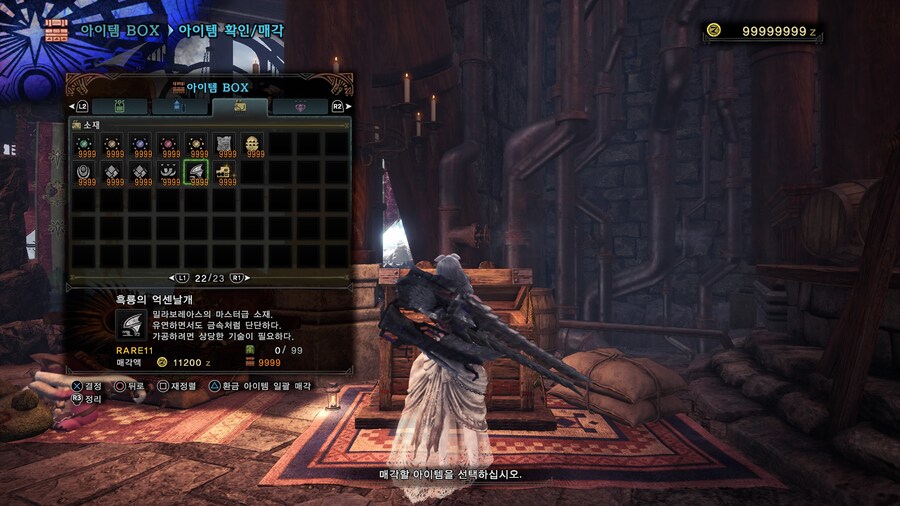The image size is (900, 506).
Task: Select the highlighted Fatalis black wing slot
Action: pos(197,172)
